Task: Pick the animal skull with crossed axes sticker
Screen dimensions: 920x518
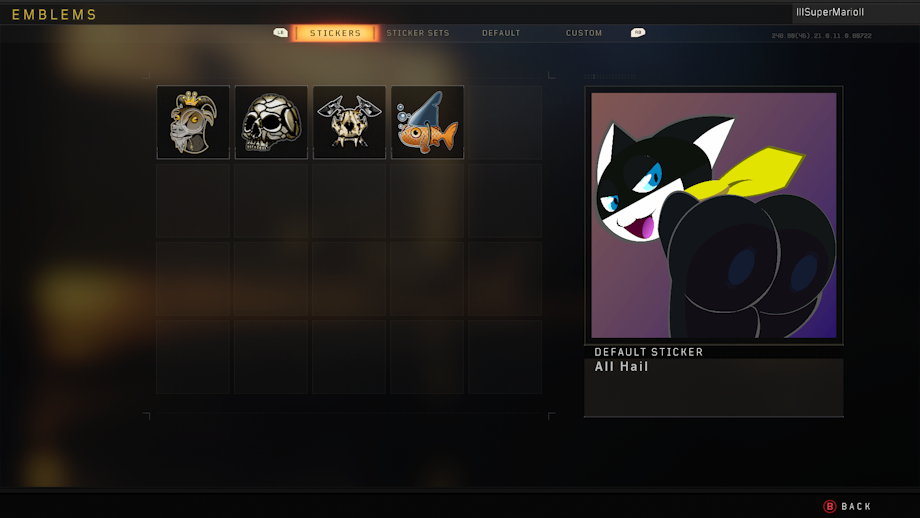Action: coord(349,122)
